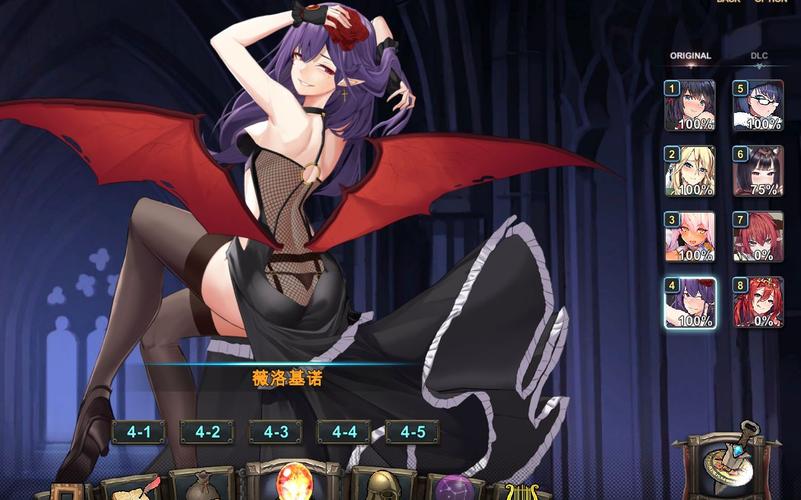Select the 4-5 stage button
The height and width of the screenshot is (500, 801).
pos(412,432)
